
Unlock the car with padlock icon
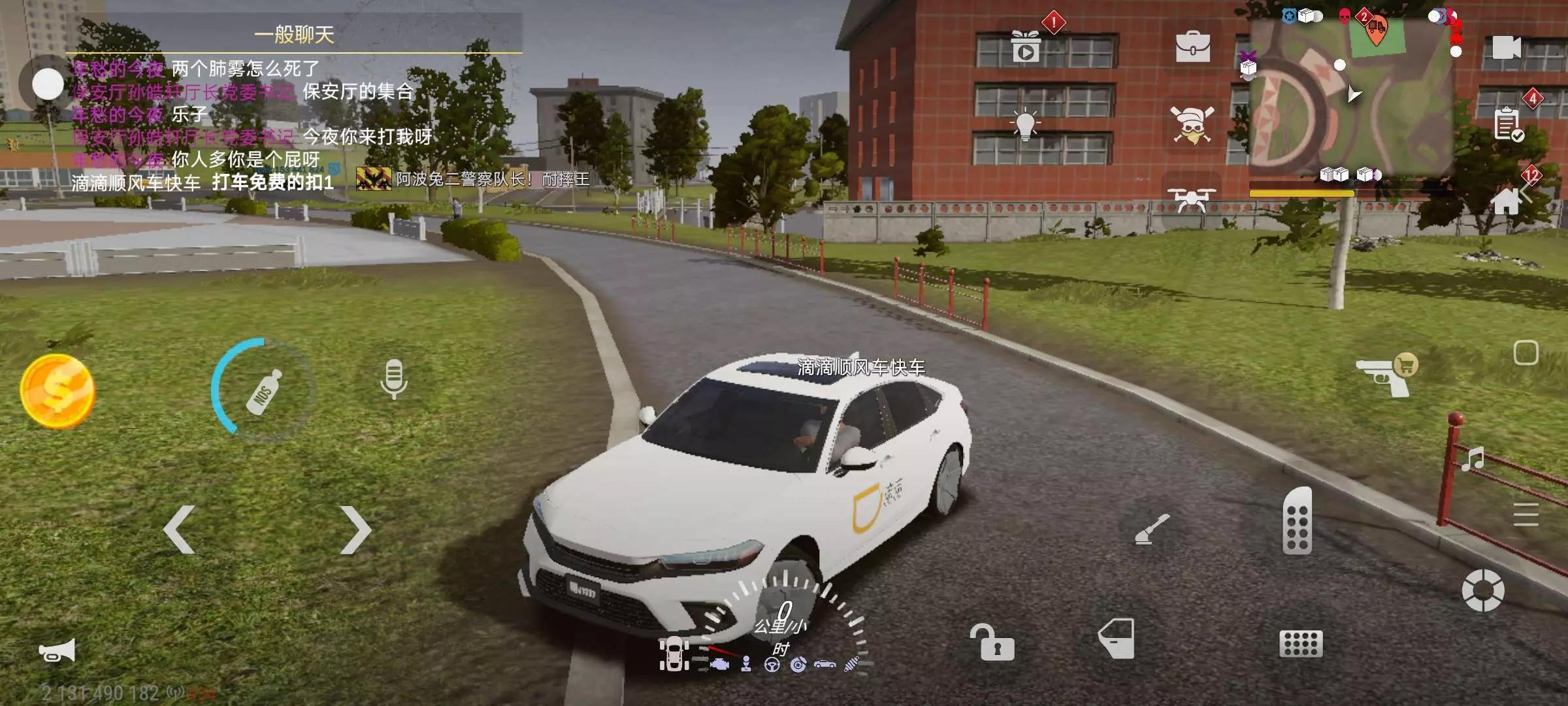tap(992, 643)
